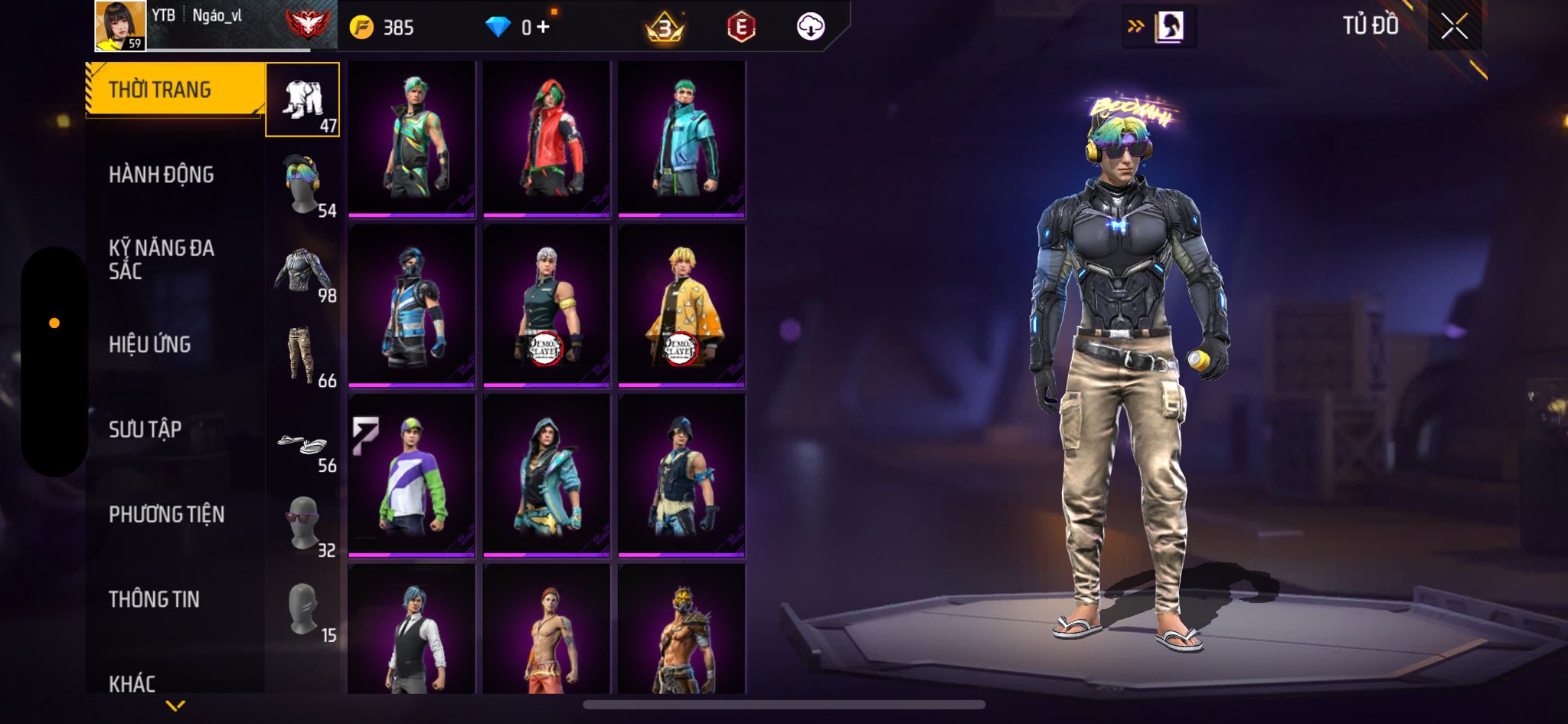
Task: Add diamonds using the plus button
Action: [x=543, y=28]
